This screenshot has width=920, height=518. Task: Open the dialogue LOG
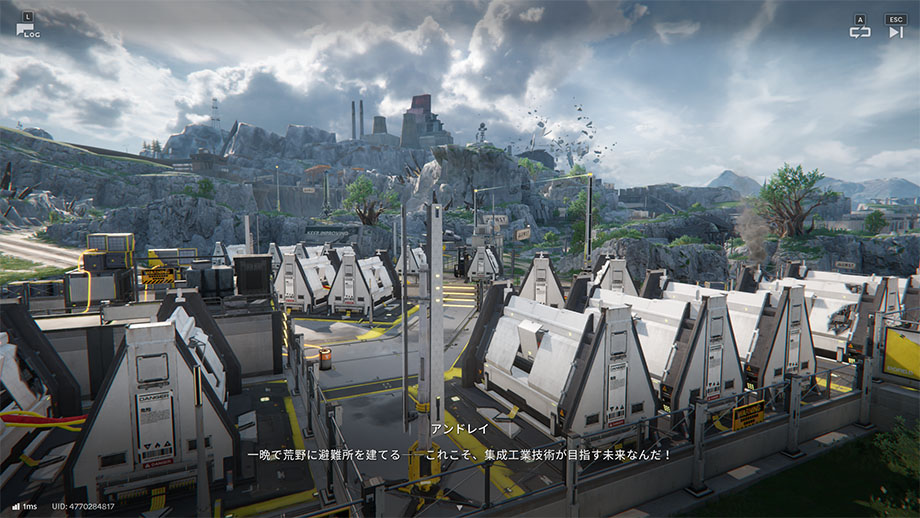(x=26, y=27)
